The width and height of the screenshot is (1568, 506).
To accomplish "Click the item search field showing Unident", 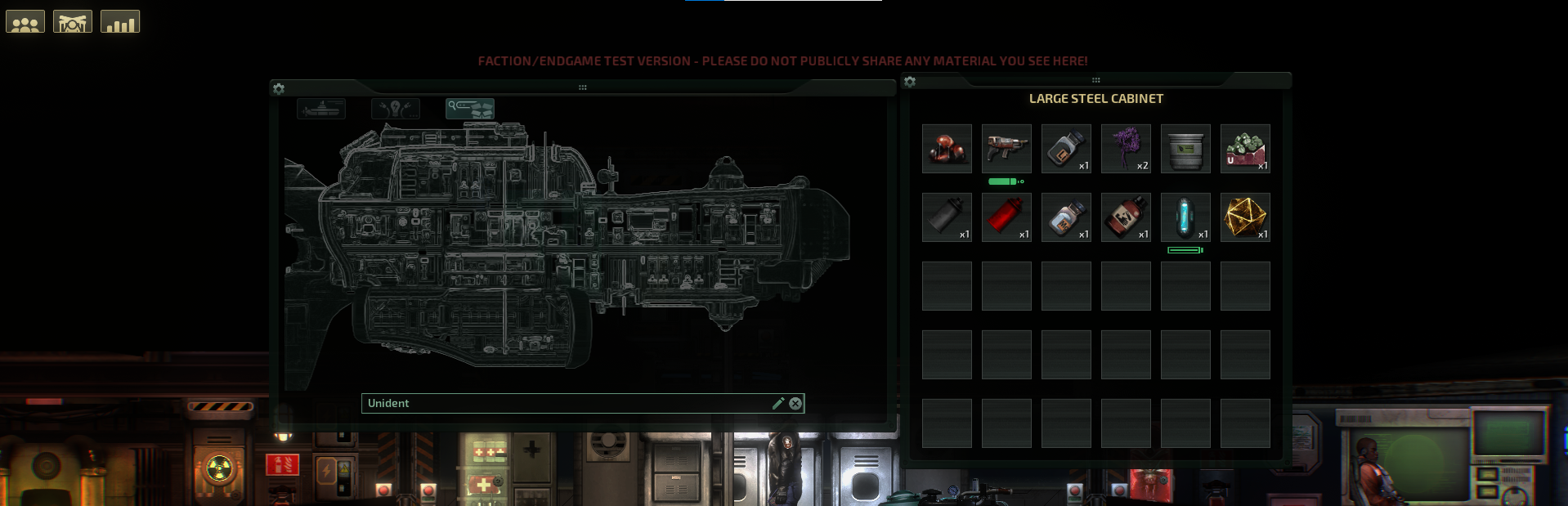I will 564,403.
